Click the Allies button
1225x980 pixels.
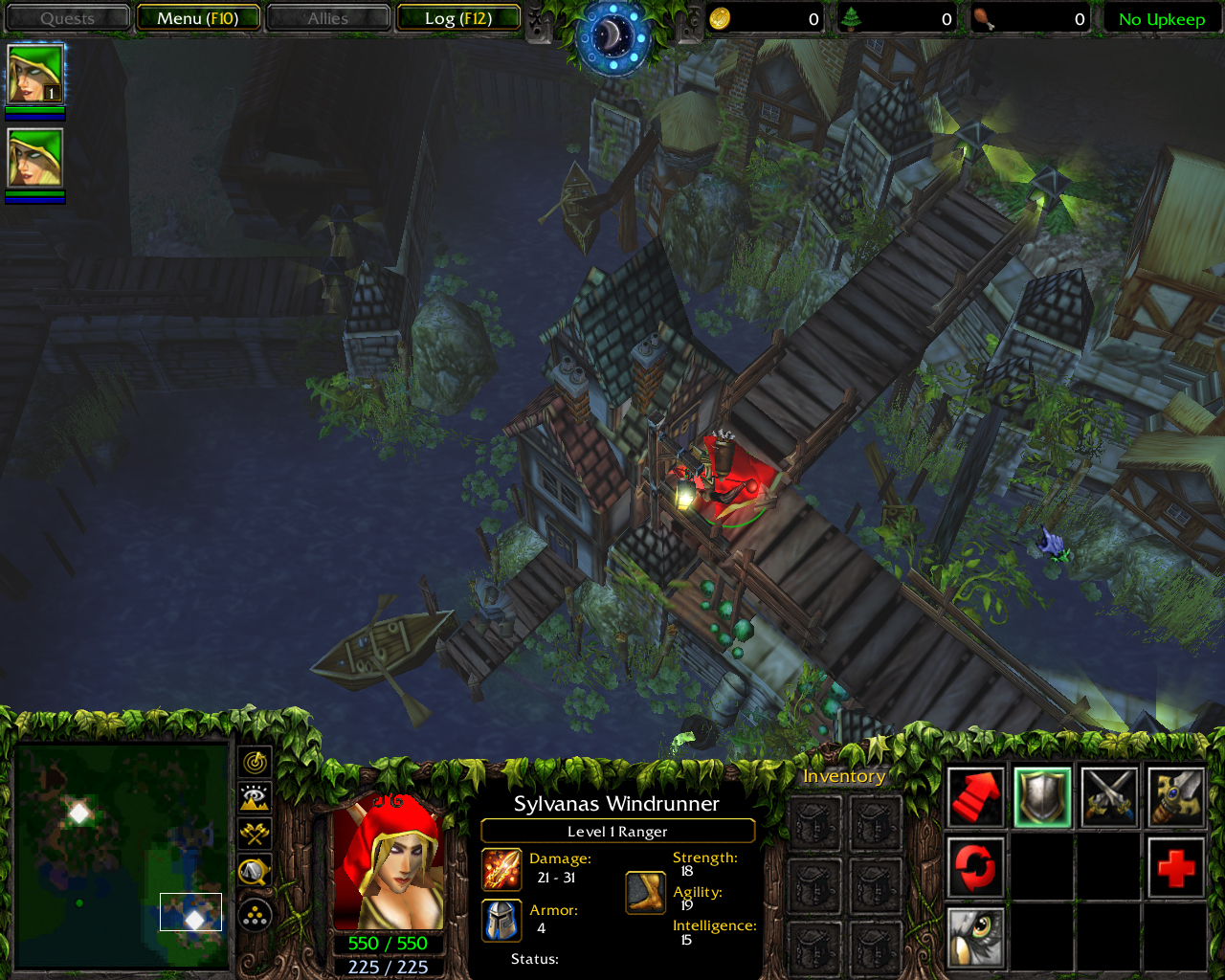click(x=328, y=18)
